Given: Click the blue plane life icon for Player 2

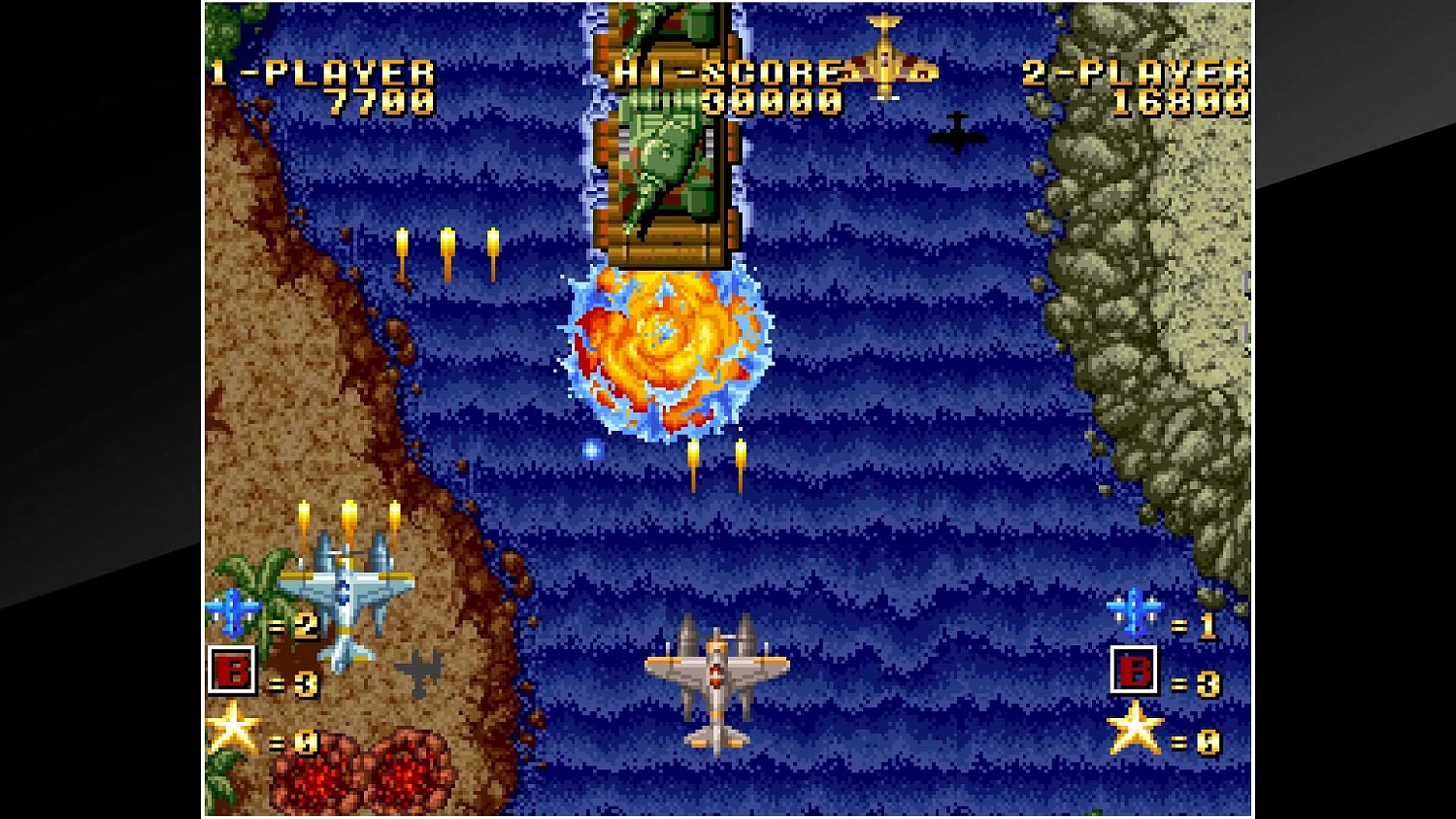Looking at the screenshot, I should tap(1134, 611).
